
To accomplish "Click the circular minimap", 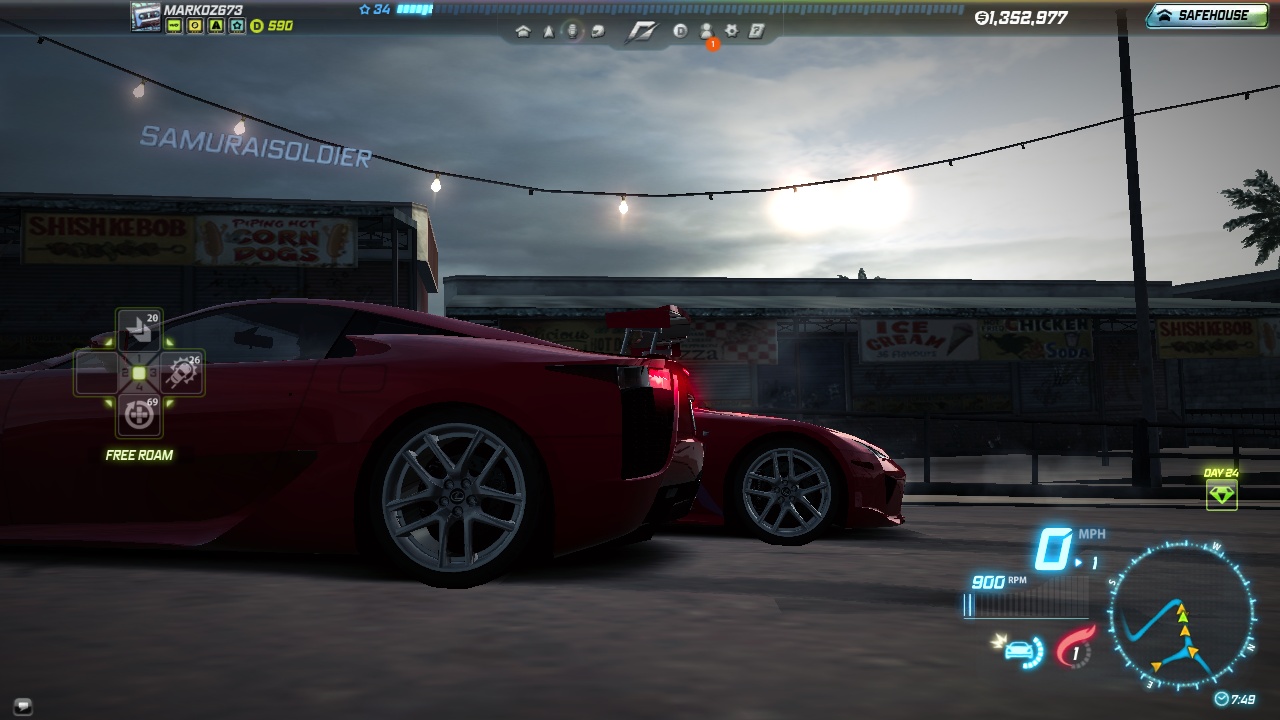I will tap(1182, 613).
